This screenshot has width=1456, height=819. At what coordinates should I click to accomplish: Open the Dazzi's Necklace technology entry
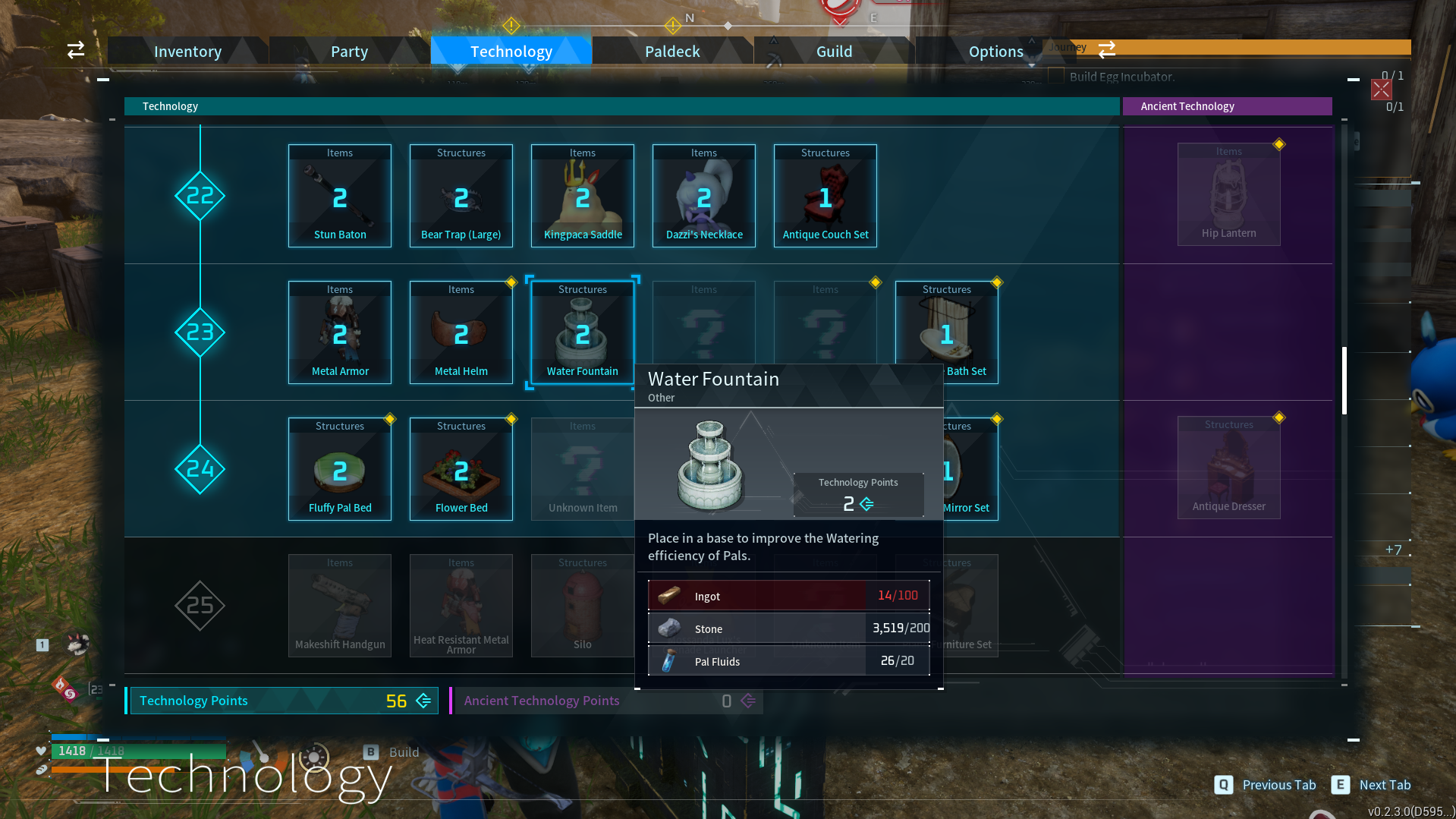[x=703, y=195]
